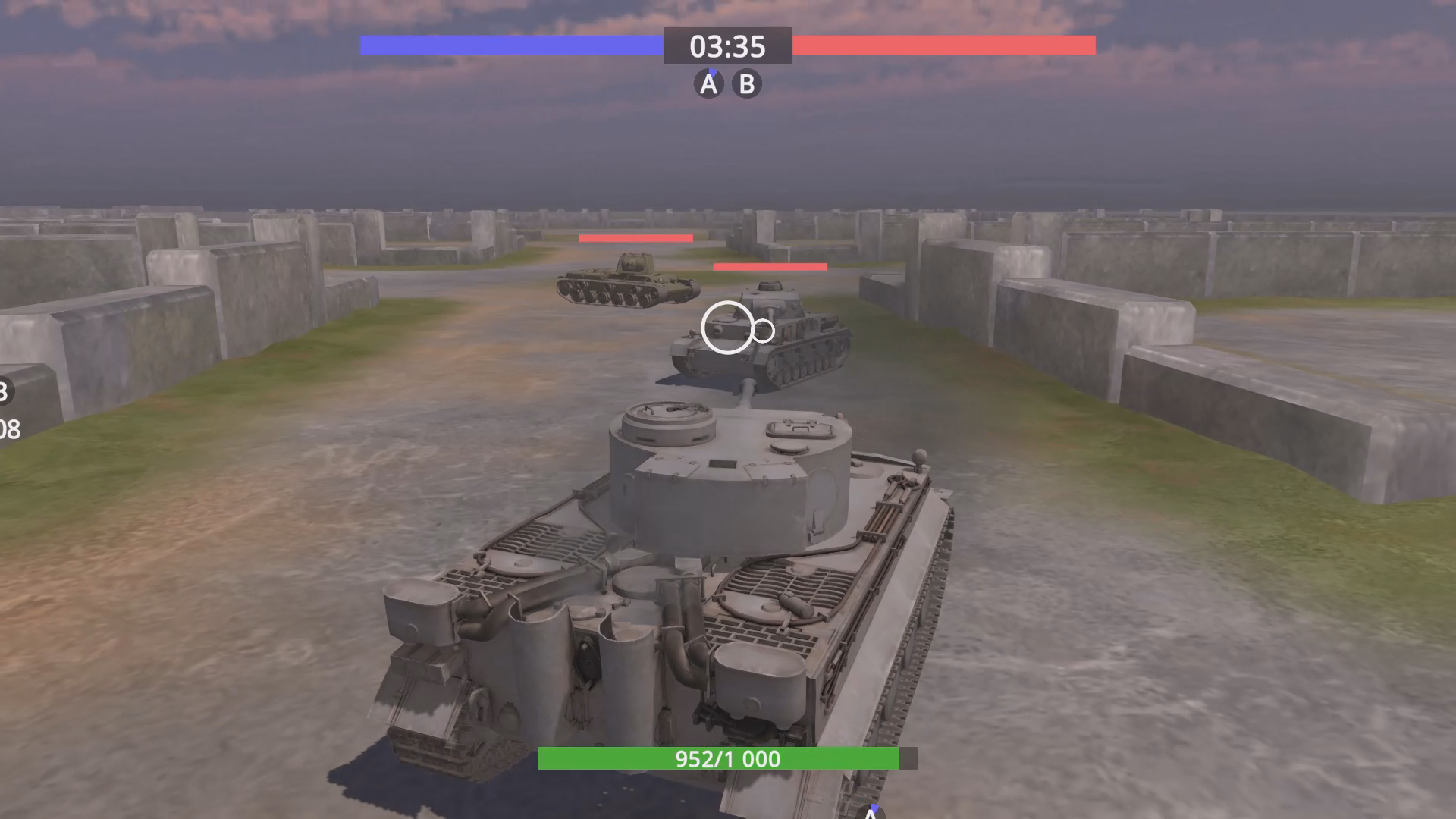Viewport: 1456px width, 819px height.
Task: Click the blue capture progress arrow above A
Action: coord(711,72)
